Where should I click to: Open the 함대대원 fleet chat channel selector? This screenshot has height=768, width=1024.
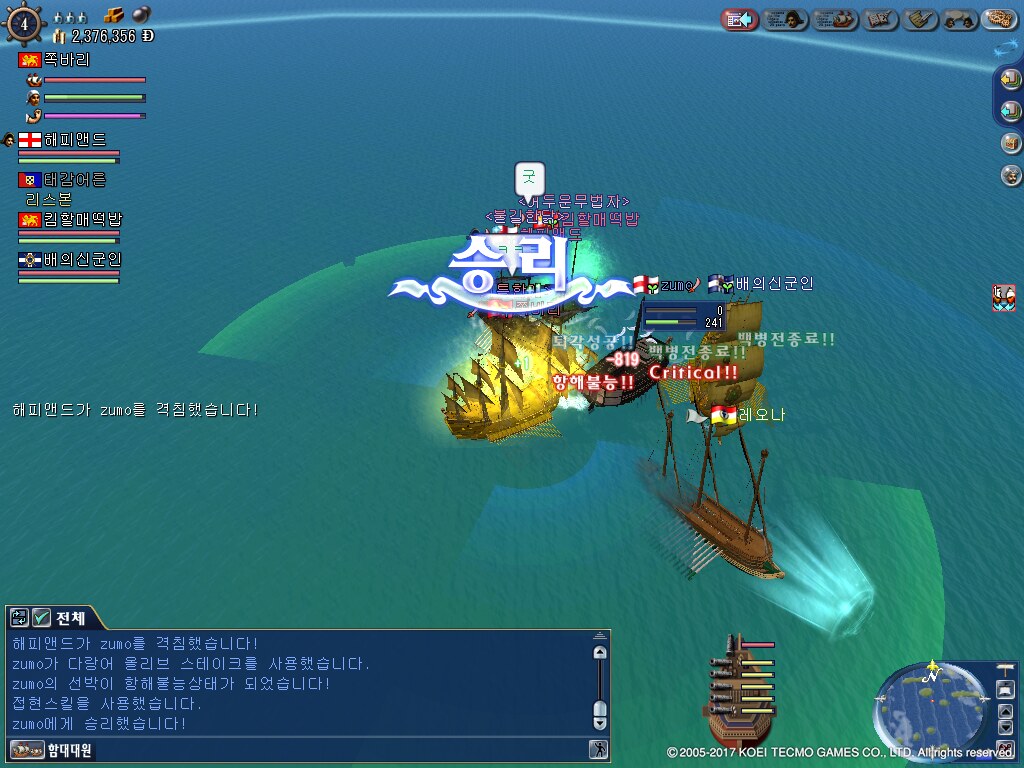[52, 749]
